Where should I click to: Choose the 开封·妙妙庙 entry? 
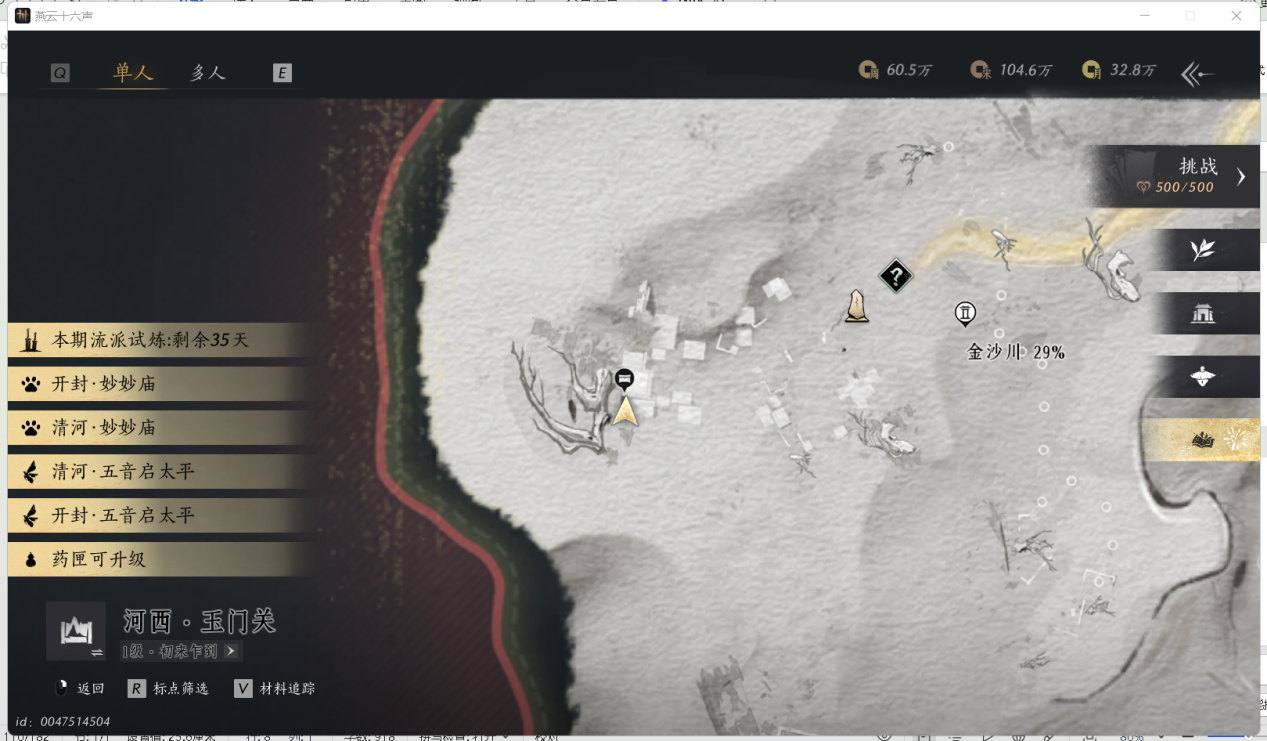tap(150, 384)
